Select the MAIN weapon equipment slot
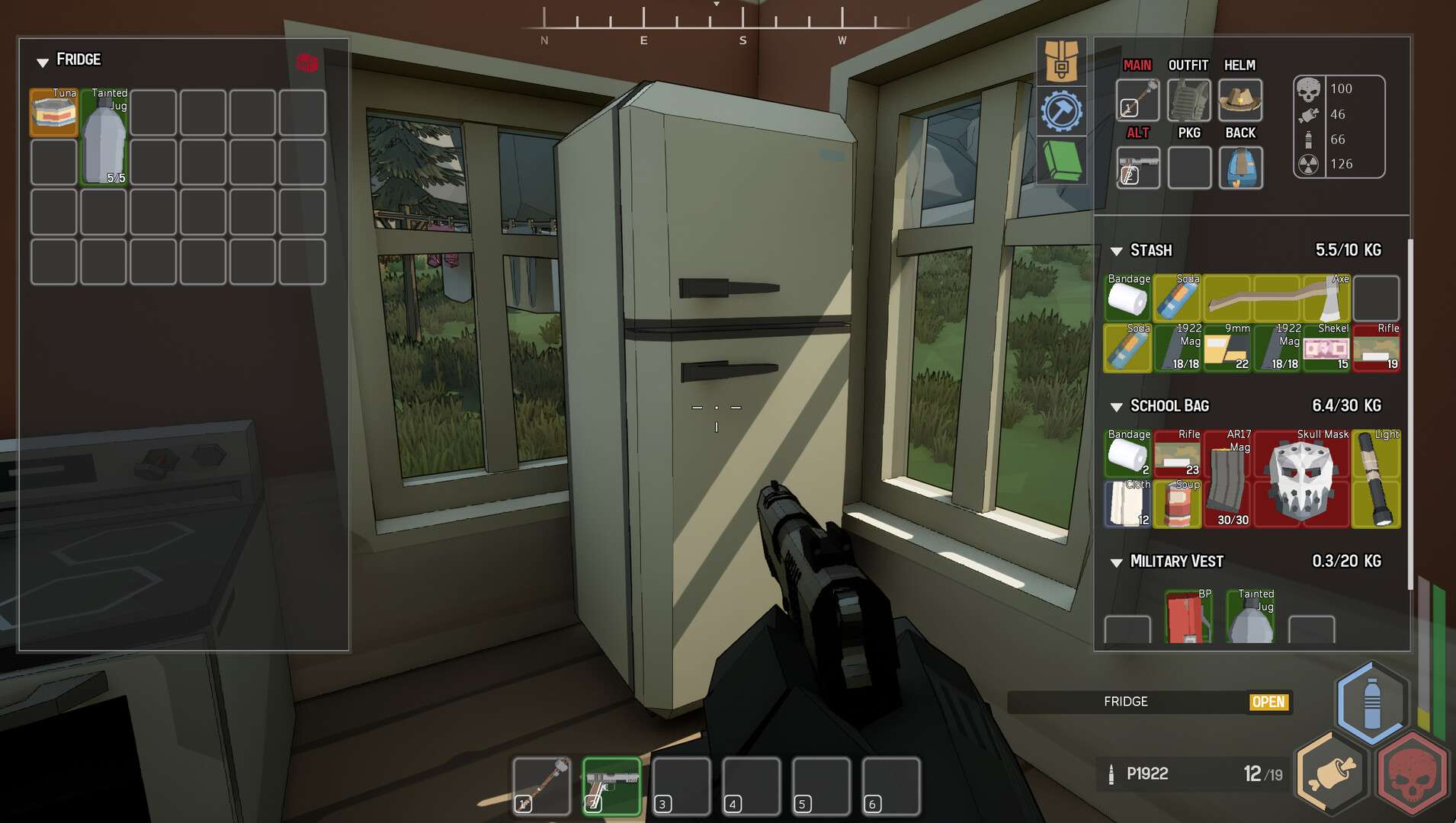The height and width of the screenshot is (823, 1456). pyautogui.click(x=1137, y=100)
